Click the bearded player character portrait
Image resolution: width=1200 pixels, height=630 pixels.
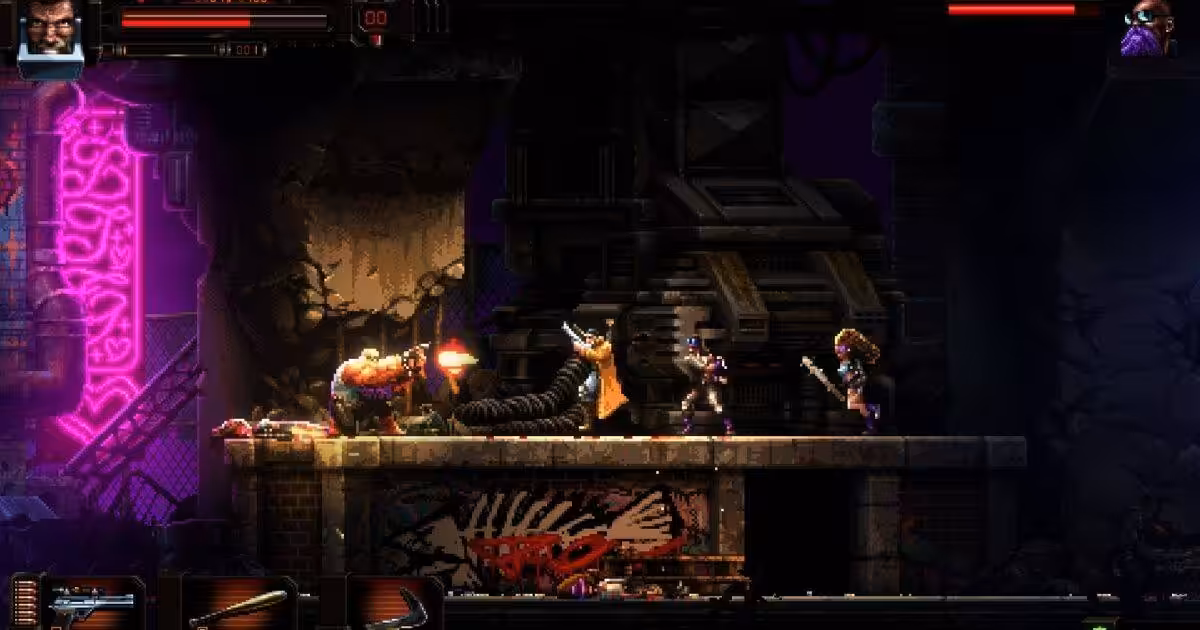[x=50, y=30]
